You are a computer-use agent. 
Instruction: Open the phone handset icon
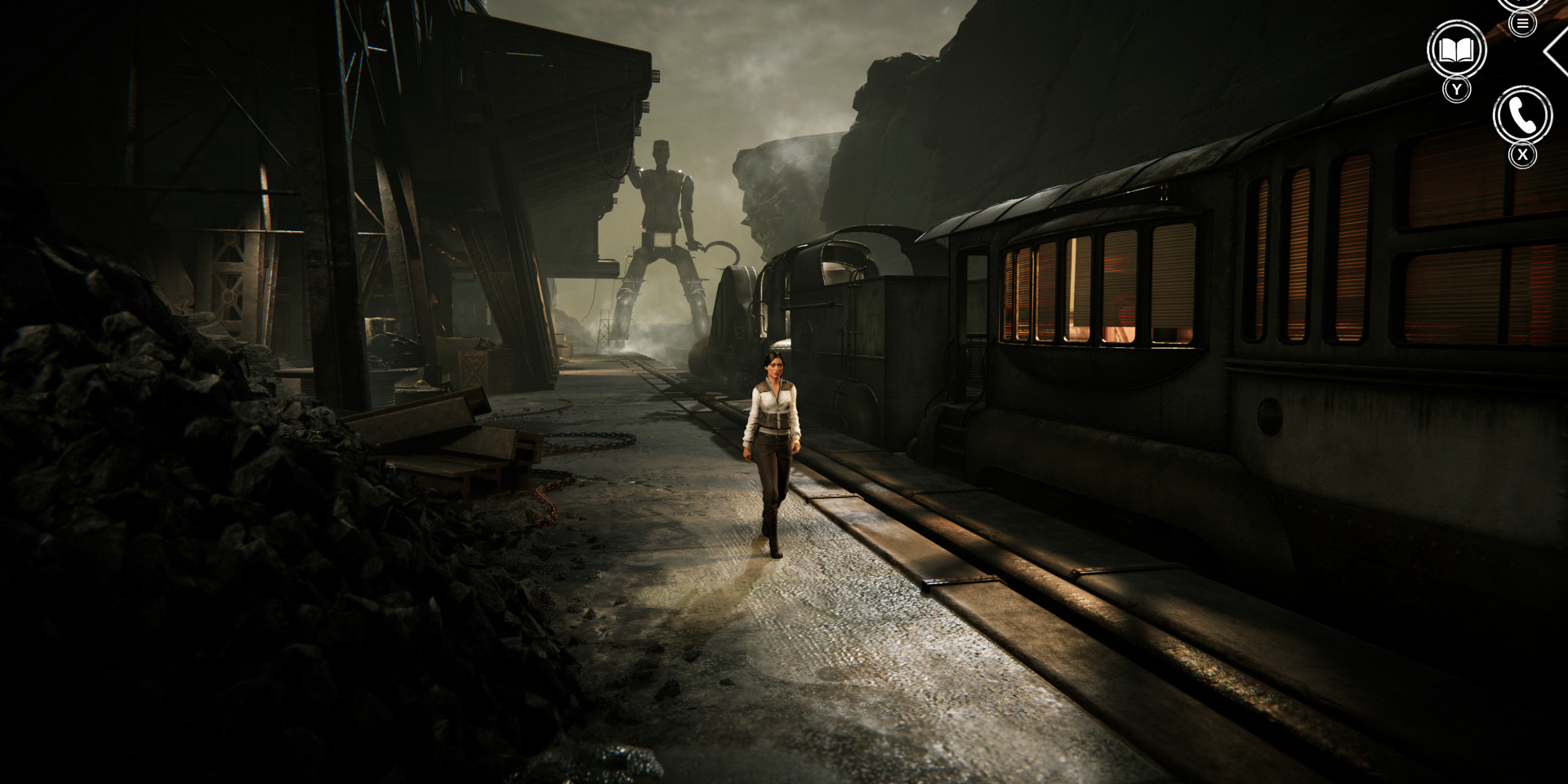(1522, 116)
